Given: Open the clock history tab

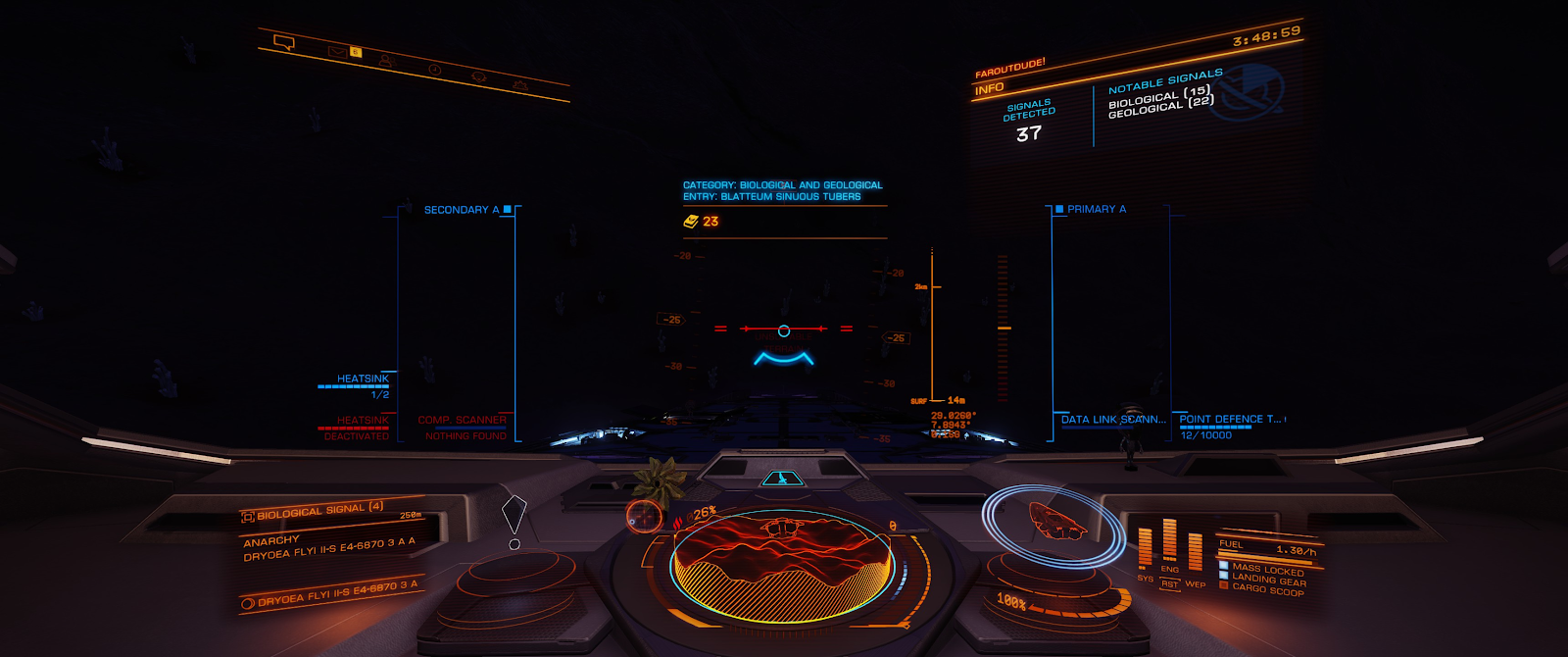Looking at the screenshot, I should point(434,70).
